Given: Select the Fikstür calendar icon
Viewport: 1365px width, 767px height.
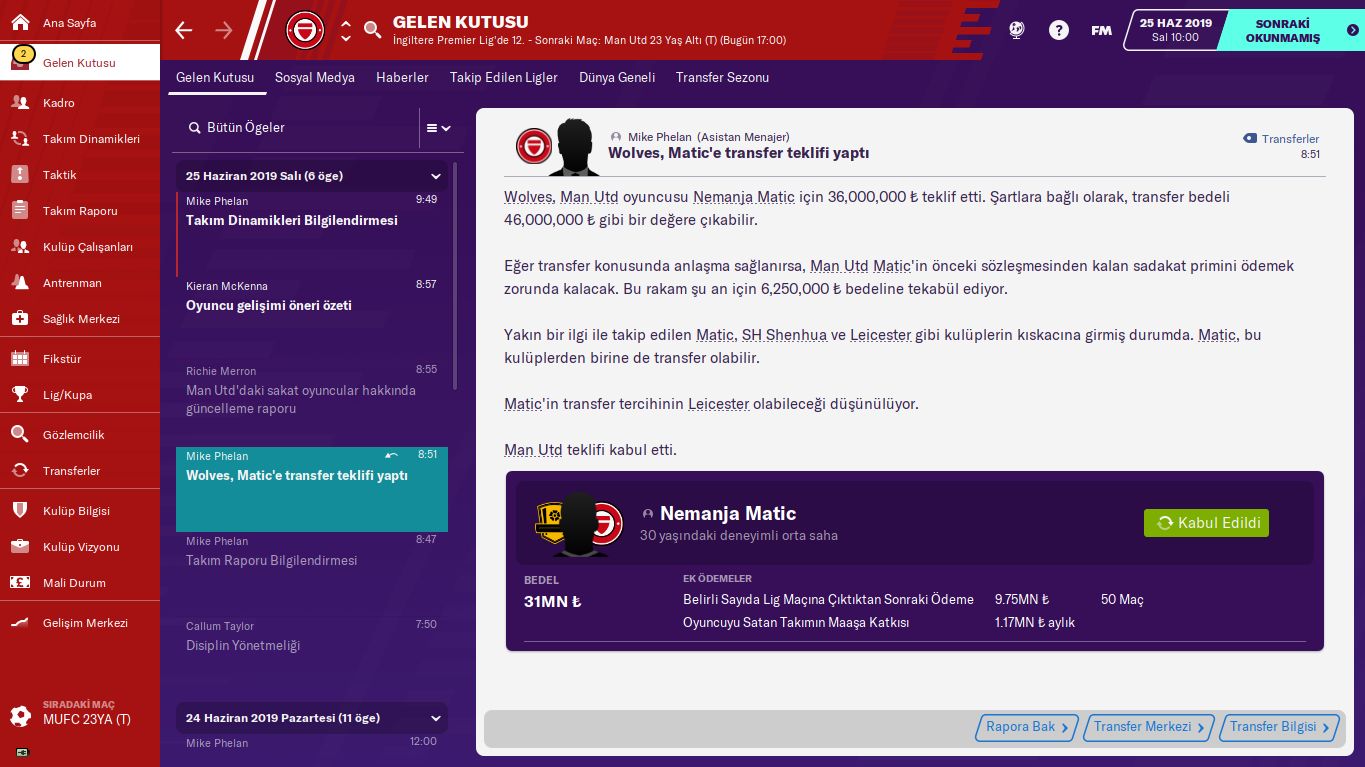Looking at the screenshot, I should tap(21, 359).
